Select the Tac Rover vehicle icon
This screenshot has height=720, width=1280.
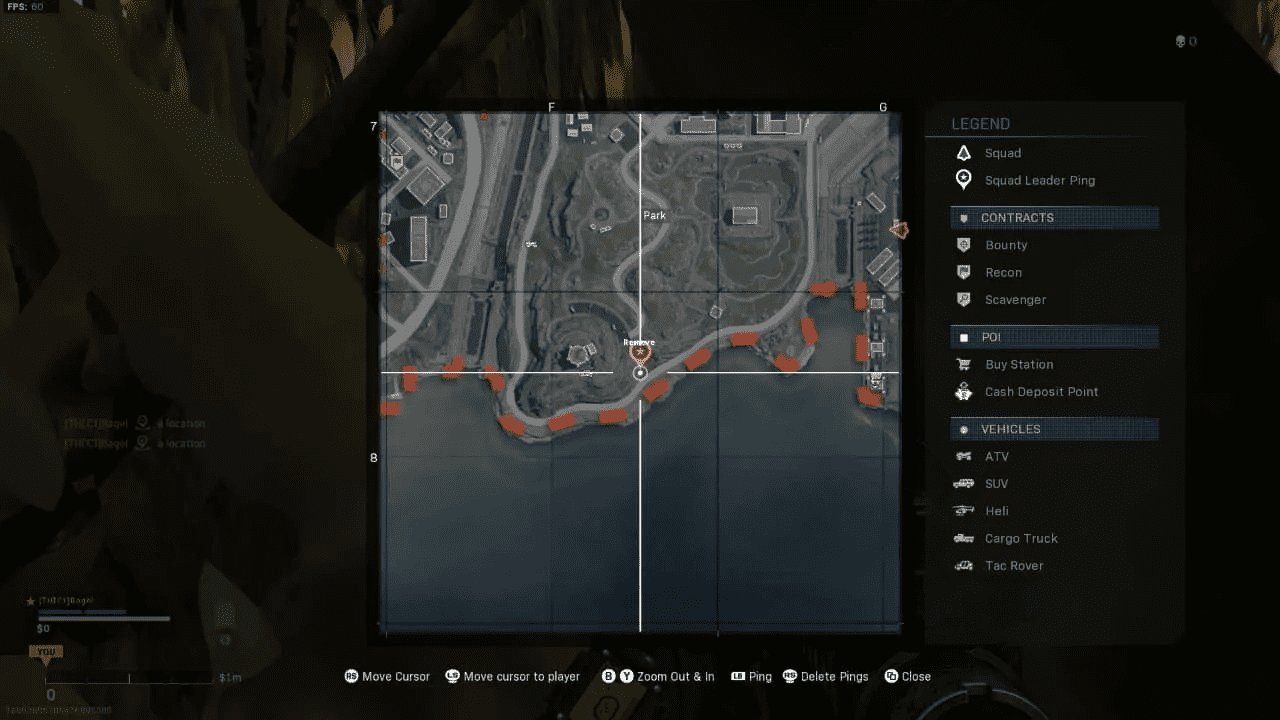click(x=963, y=565)
